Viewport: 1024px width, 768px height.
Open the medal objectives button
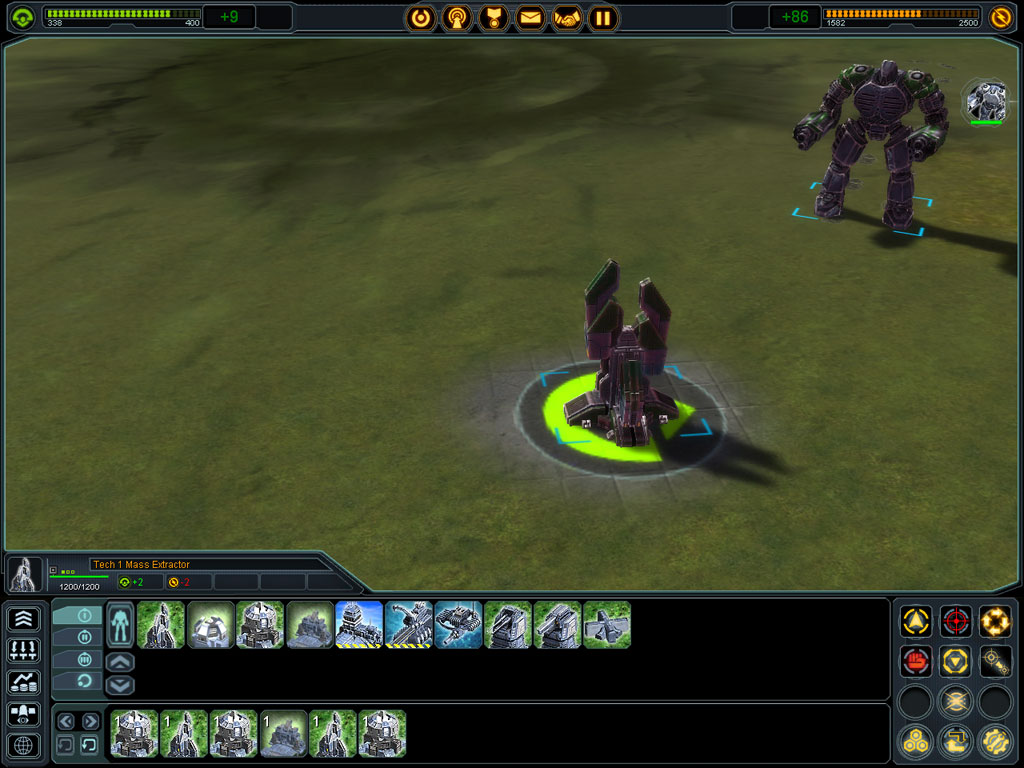[494, 17]
